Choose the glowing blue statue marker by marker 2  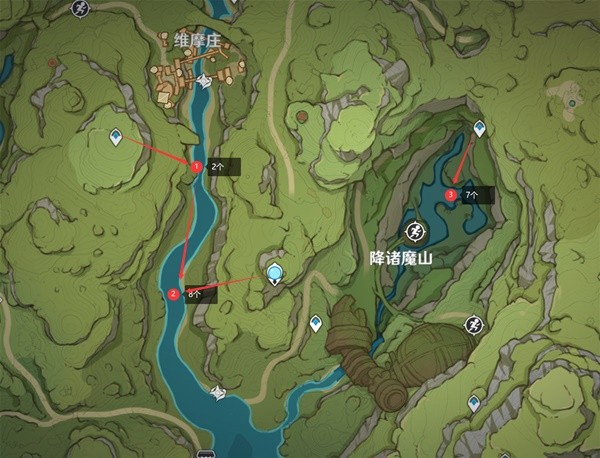[275, 273]
